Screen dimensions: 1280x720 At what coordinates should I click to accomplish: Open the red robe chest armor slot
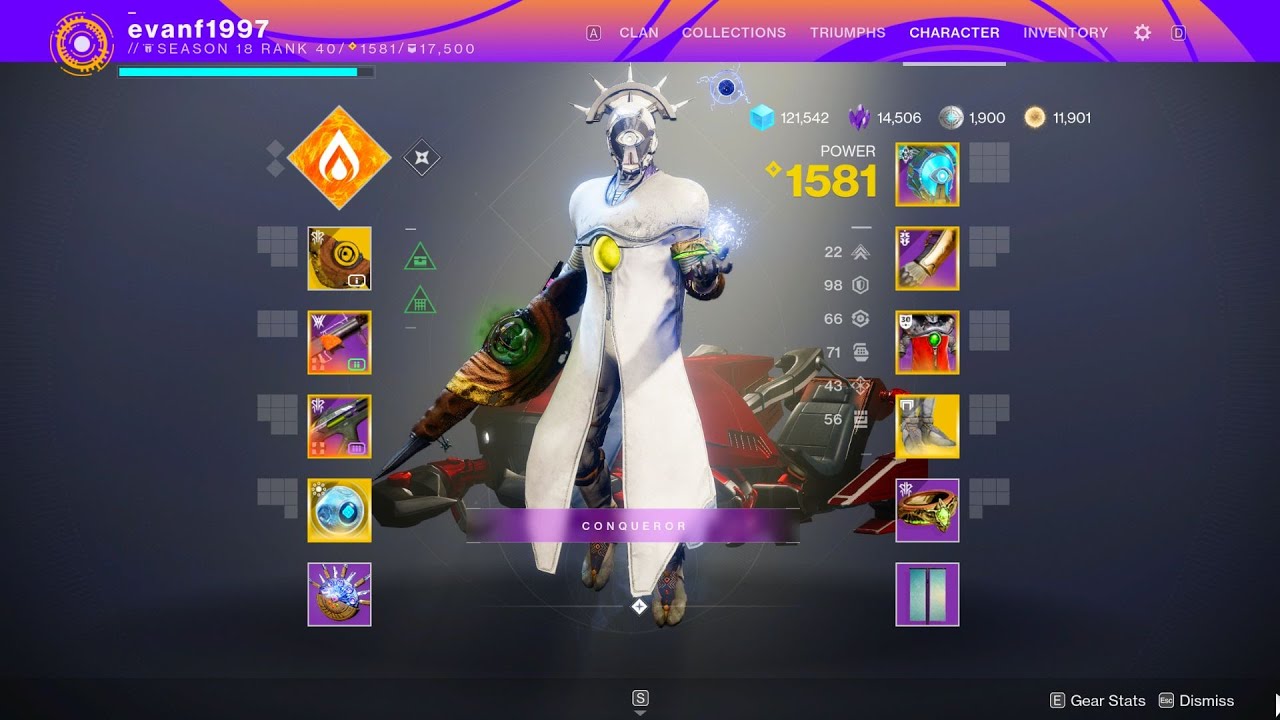(x=927, y=343)
